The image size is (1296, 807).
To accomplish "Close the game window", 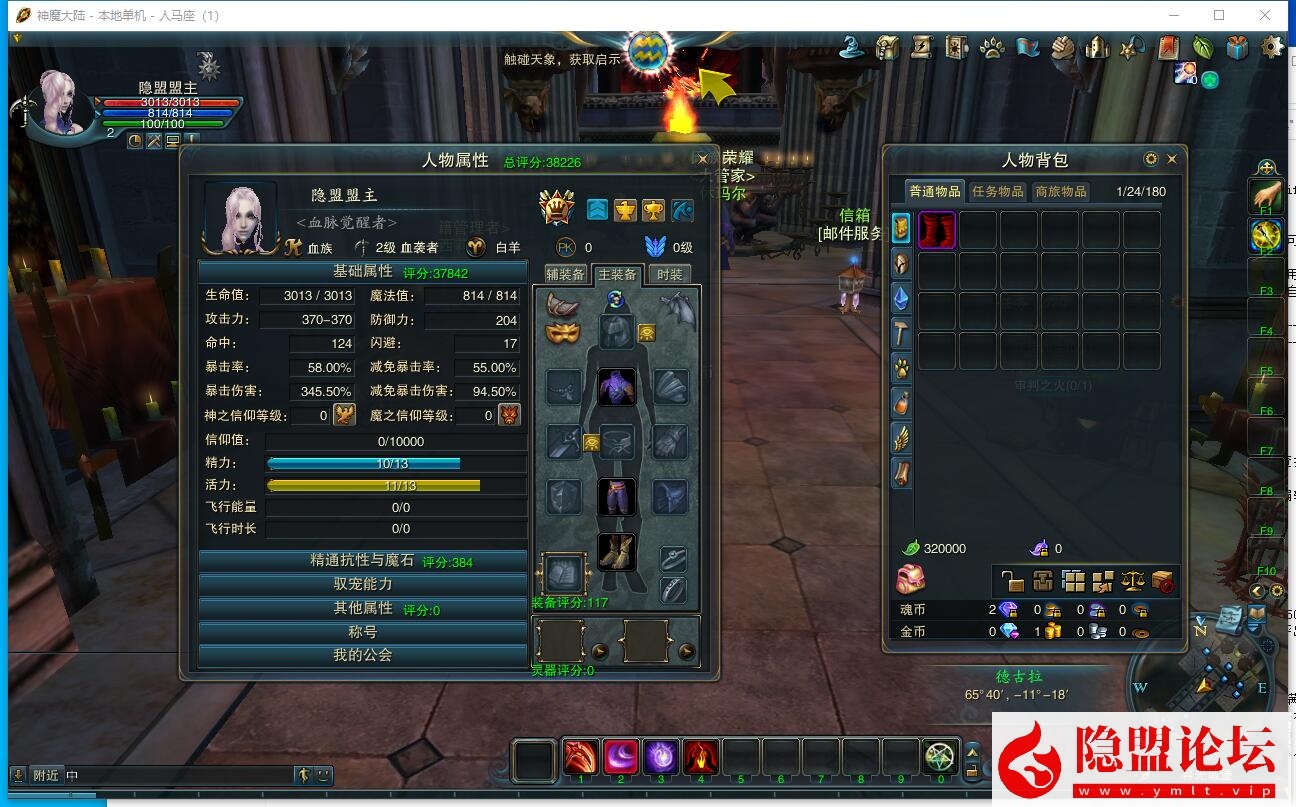I will click(1265, 15).
